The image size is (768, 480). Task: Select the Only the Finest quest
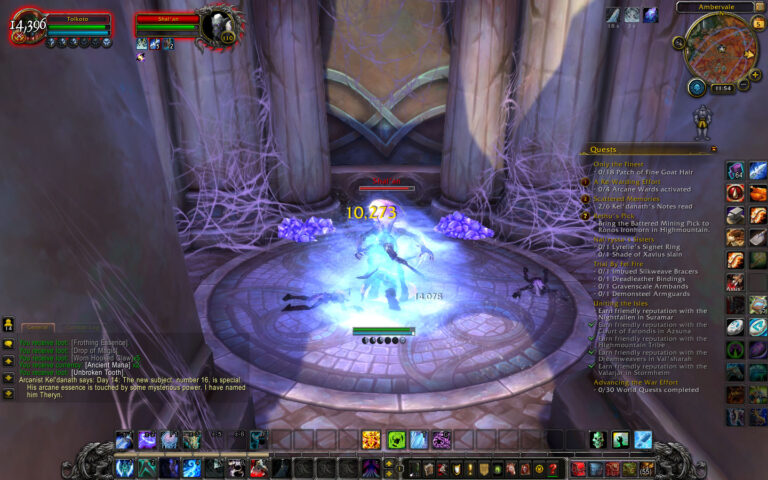(618, 163)
